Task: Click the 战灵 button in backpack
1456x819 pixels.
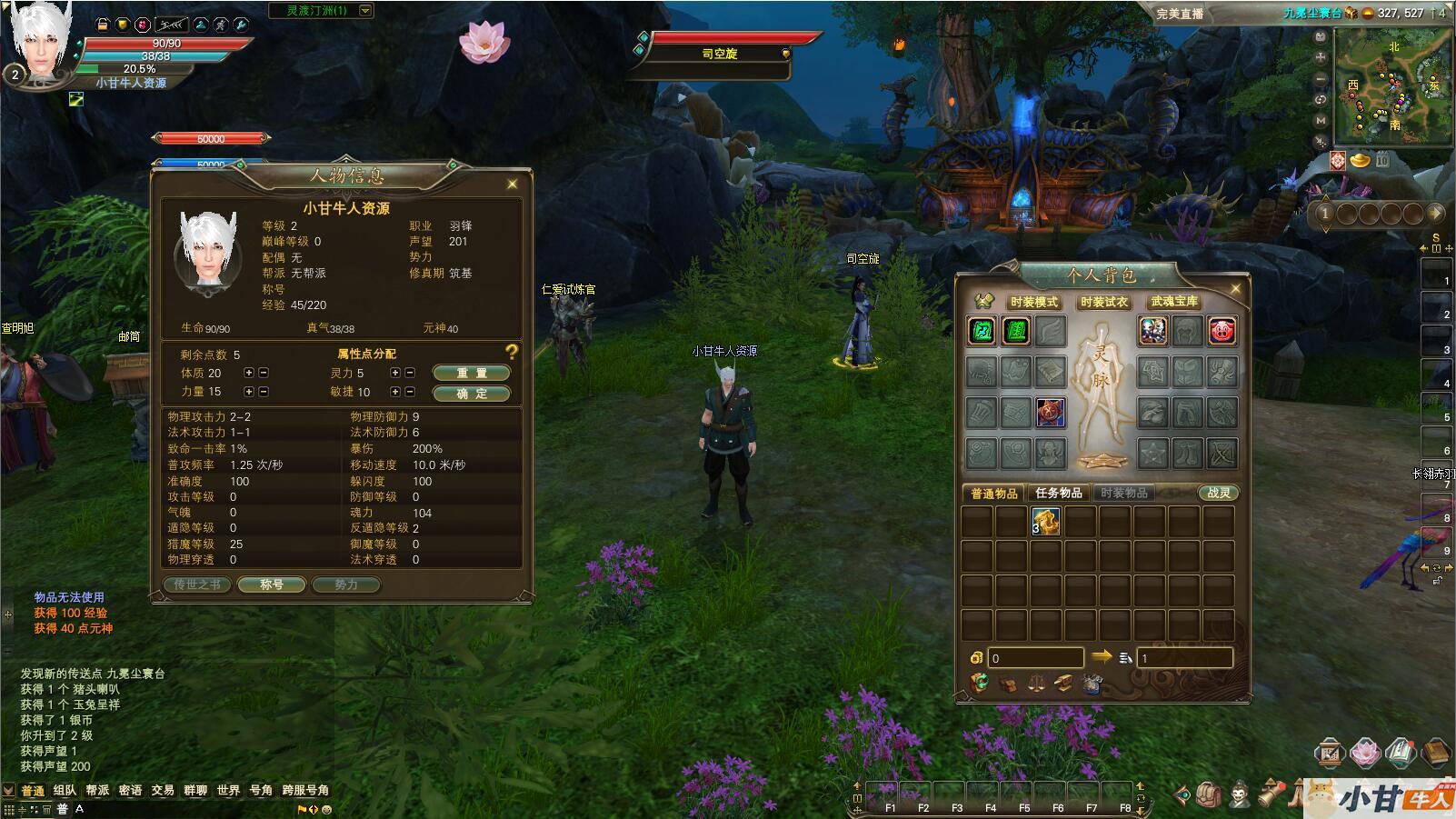Action: coord(1218,493)
